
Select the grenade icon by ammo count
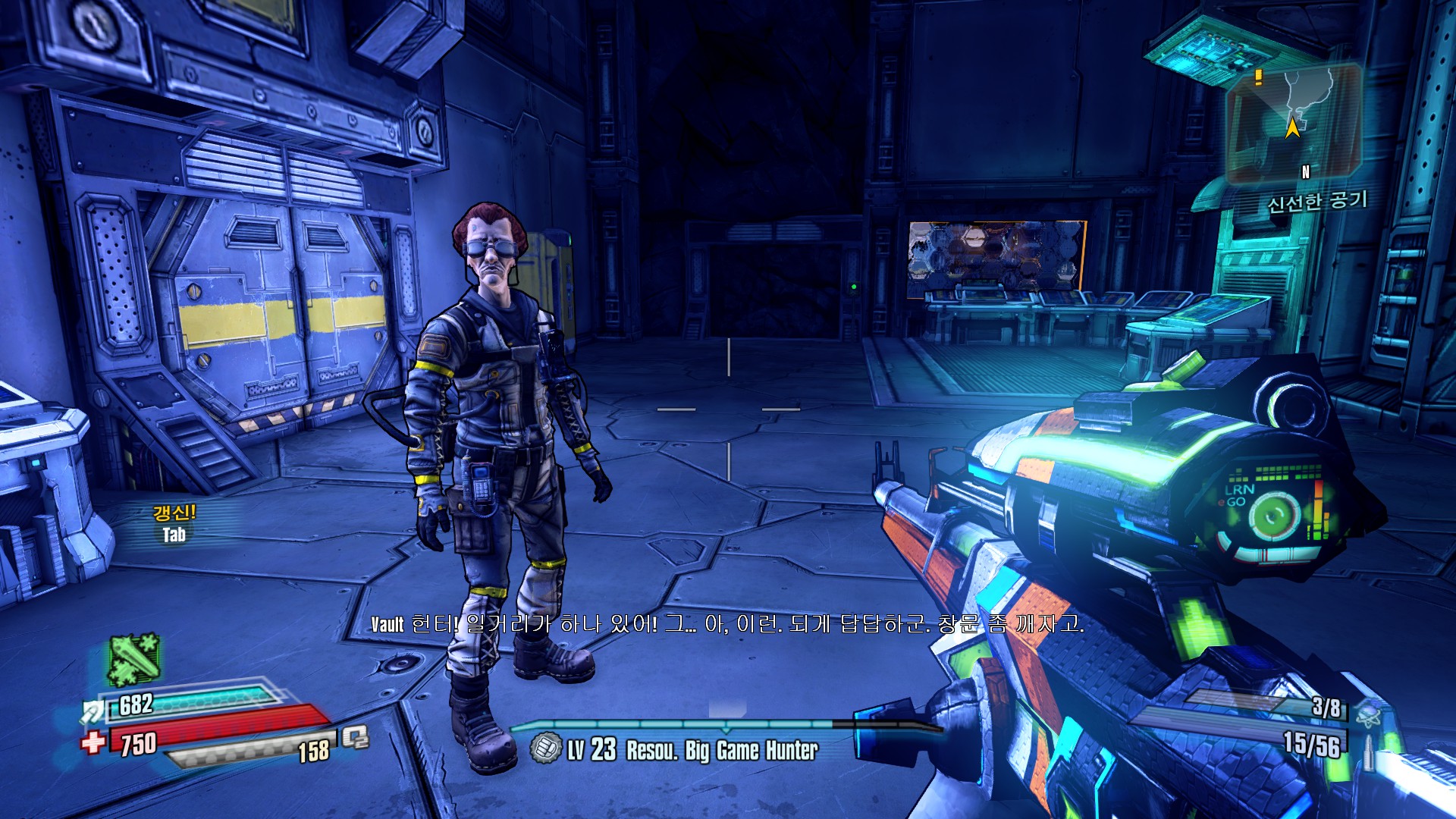click(x=1368, y=713)
